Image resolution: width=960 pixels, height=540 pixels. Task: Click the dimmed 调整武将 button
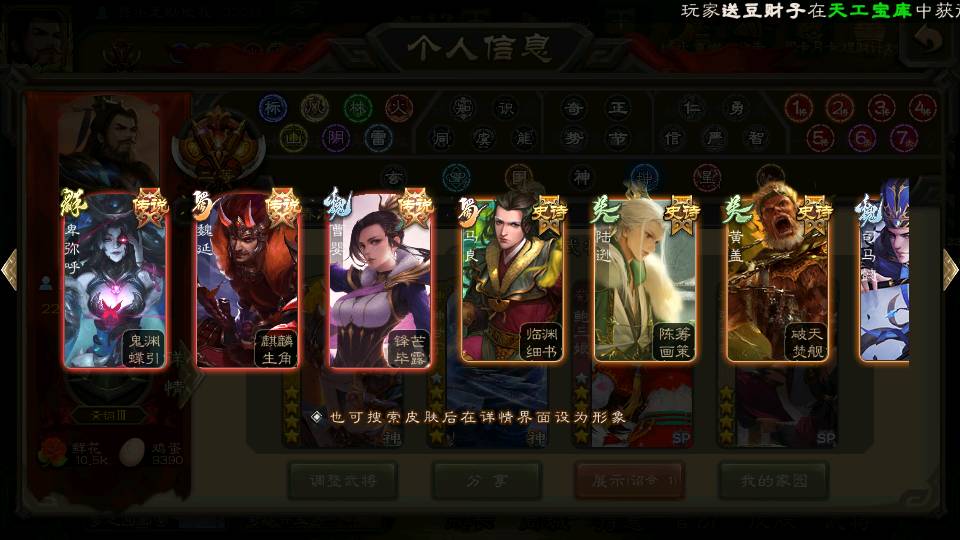tap(341, 481)
